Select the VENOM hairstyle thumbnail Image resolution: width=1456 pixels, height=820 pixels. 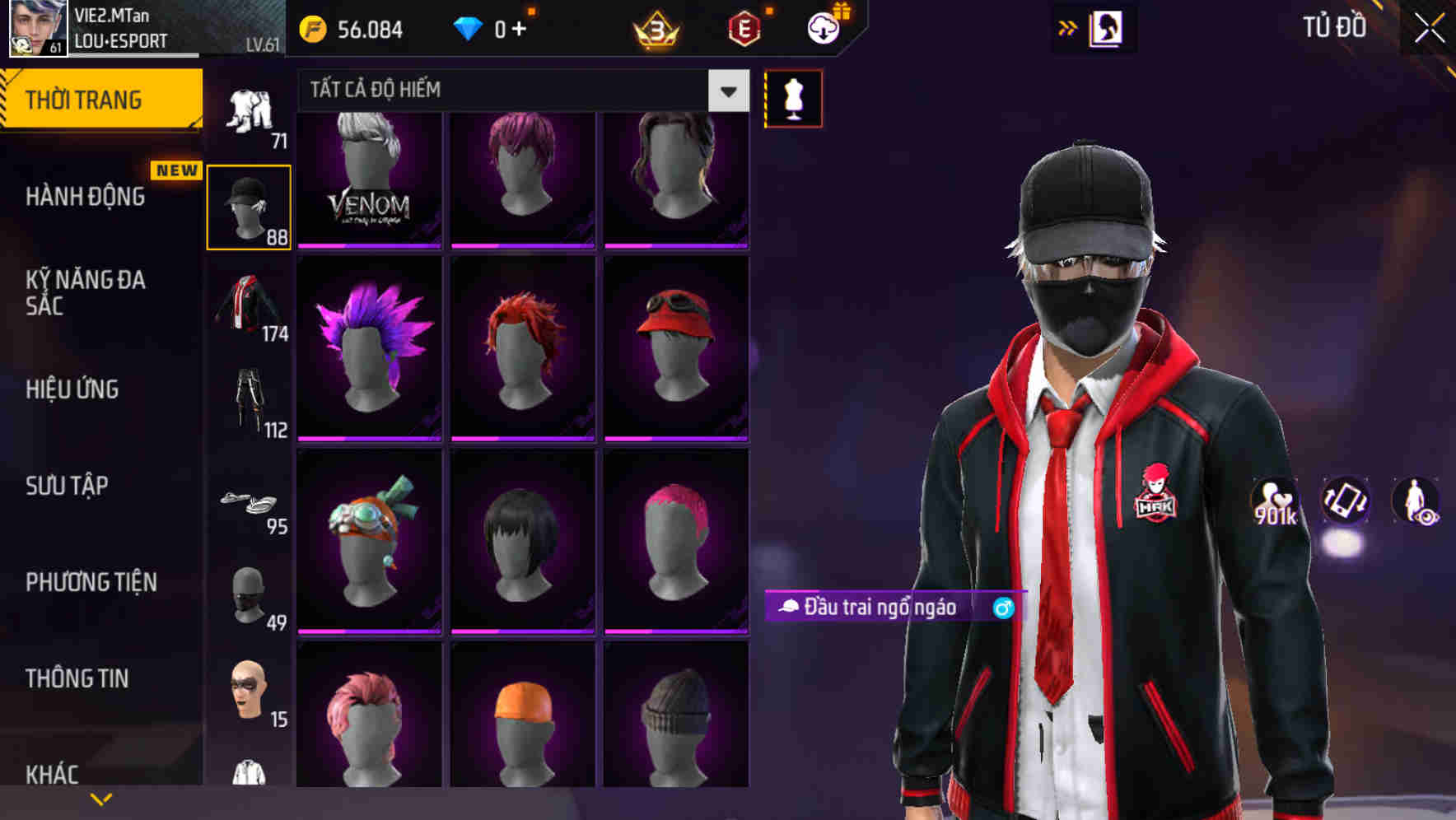(x=368, y=181)
